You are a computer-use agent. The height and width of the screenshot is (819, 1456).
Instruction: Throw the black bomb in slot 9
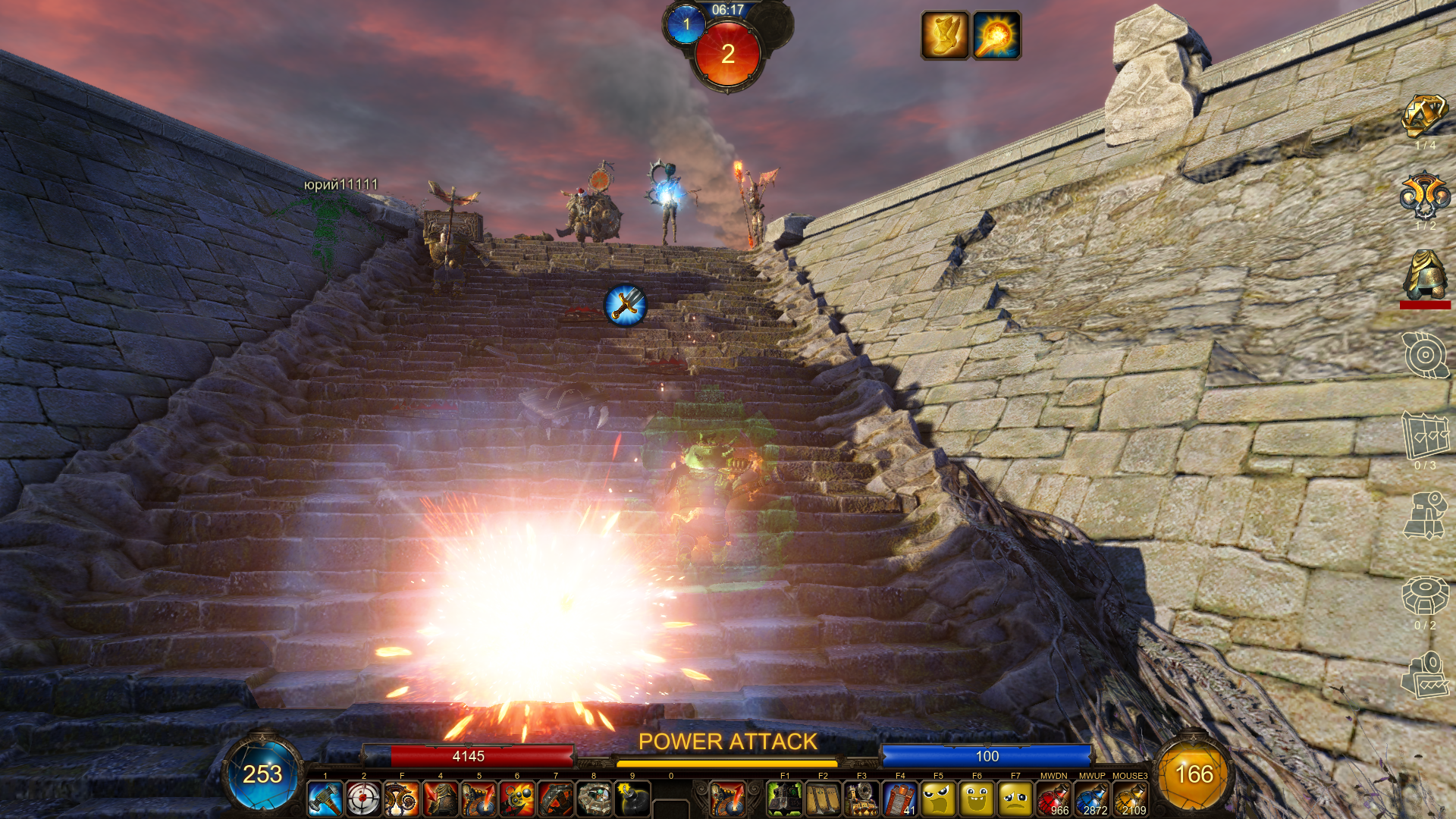pos(632,799)
